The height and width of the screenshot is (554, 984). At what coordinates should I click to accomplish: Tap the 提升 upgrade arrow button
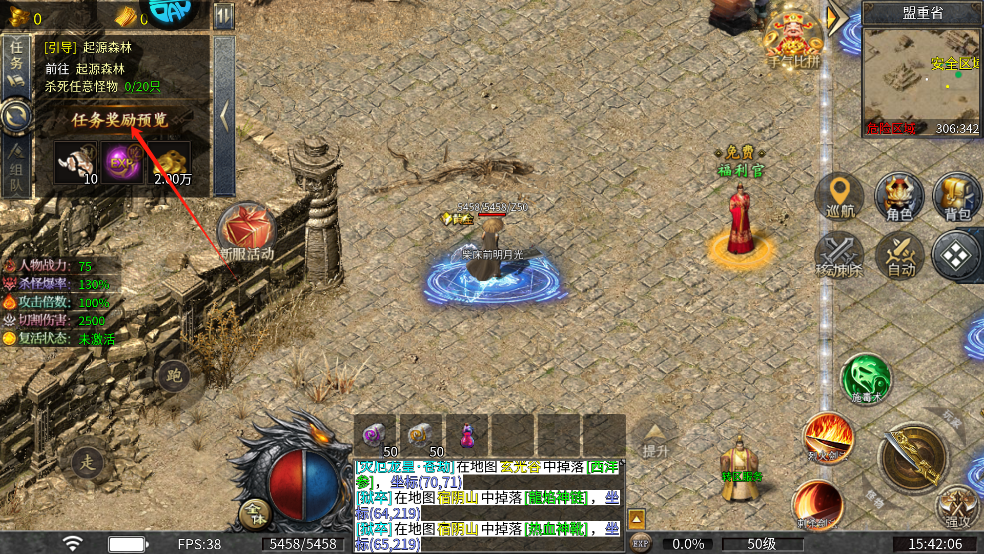point(655,438)
